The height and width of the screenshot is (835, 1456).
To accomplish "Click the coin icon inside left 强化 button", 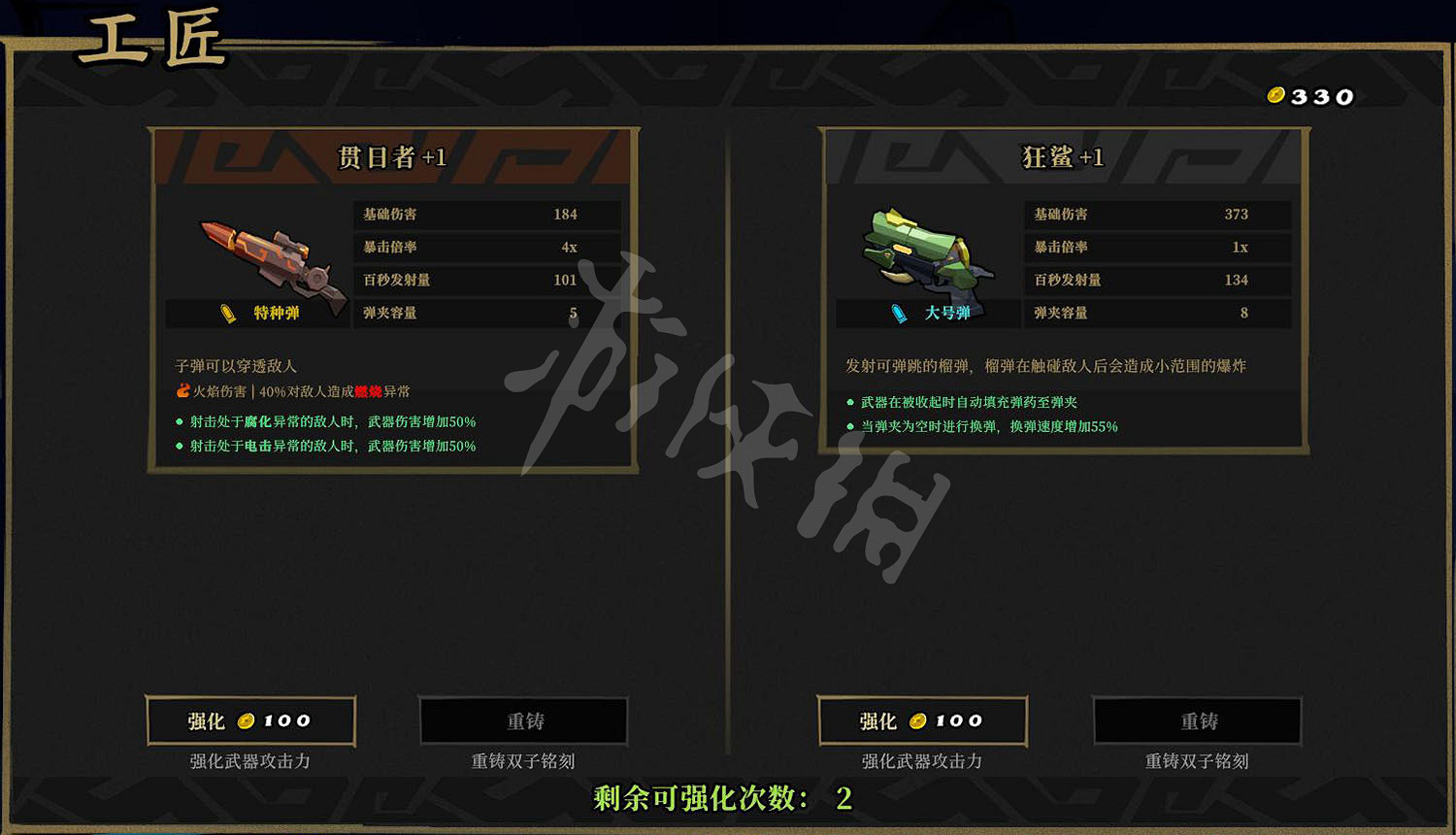I will (248, 720).
